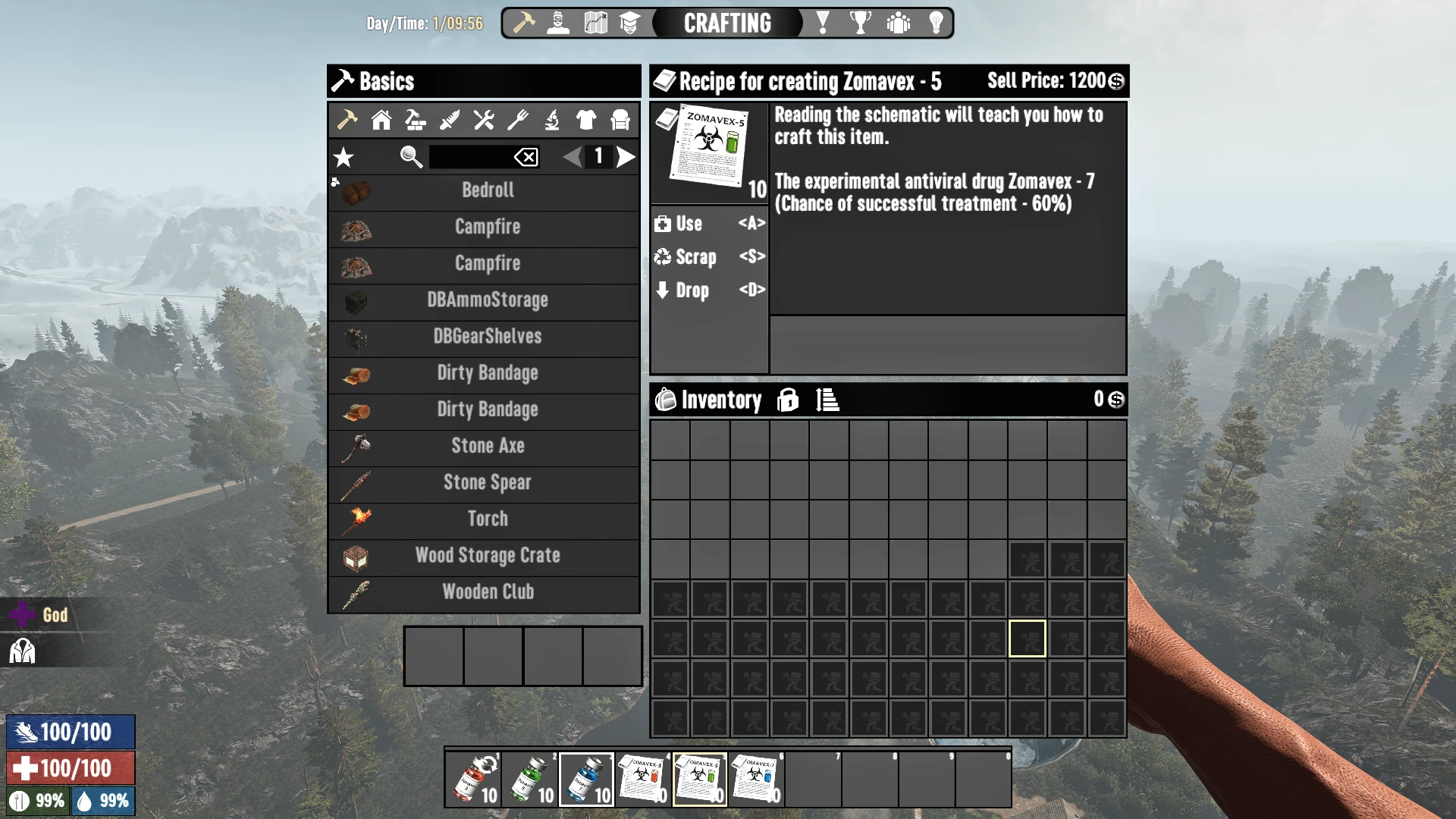1456x819 pixels.
Task: Switch to the character tab
Action: pos(559,23)
